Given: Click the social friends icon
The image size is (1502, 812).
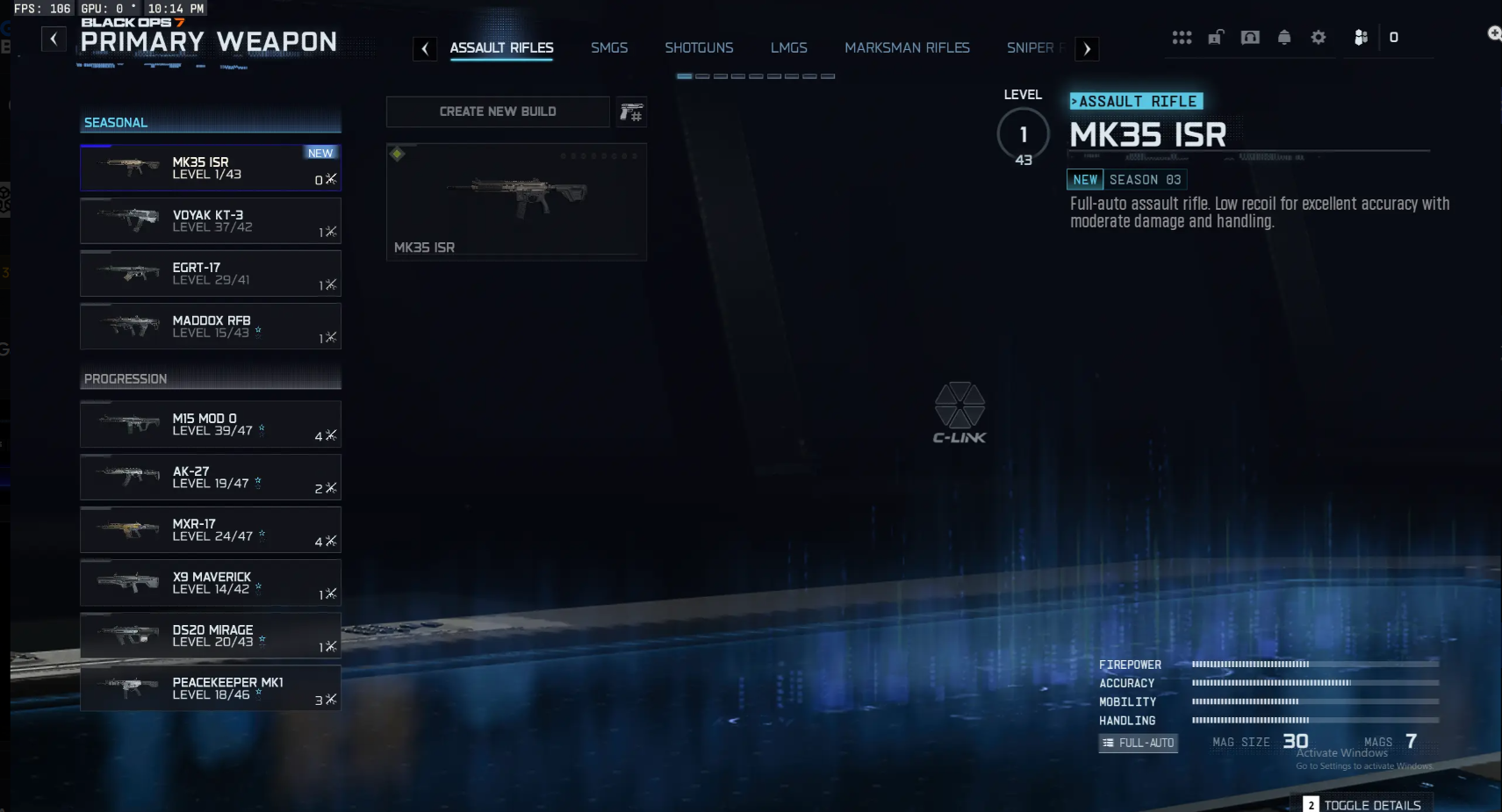Looking at the screenshot, I should pos(1361,38).
